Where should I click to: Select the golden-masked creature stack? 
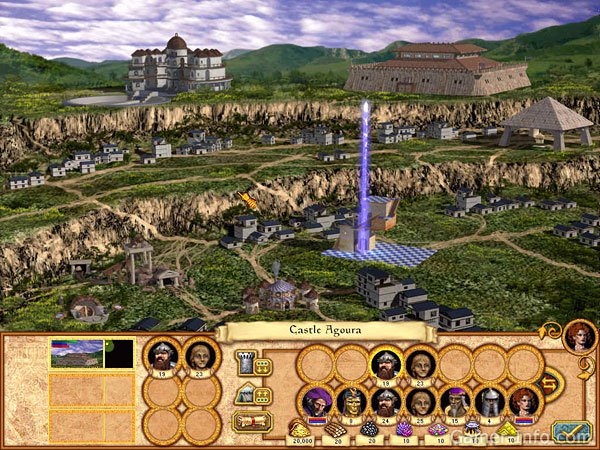point(350,402)
